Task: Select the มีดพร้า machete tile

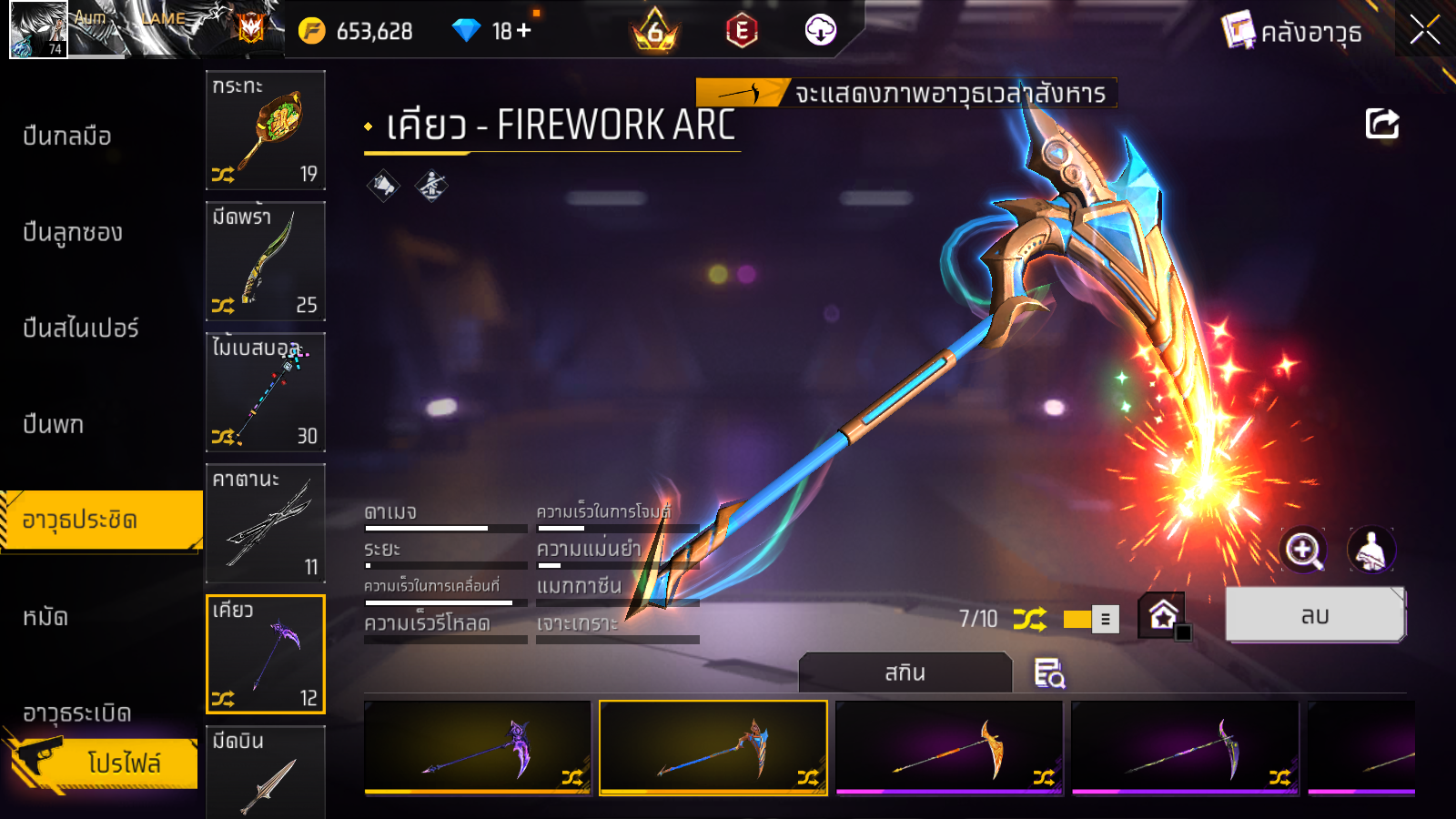Action: coord(266,261)
